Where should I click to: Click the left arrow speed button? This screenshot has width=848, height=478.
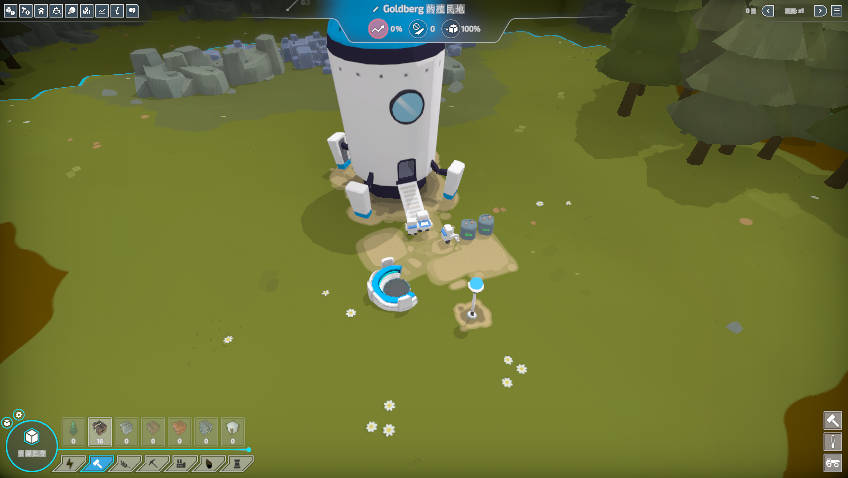[x=768, y=11]
